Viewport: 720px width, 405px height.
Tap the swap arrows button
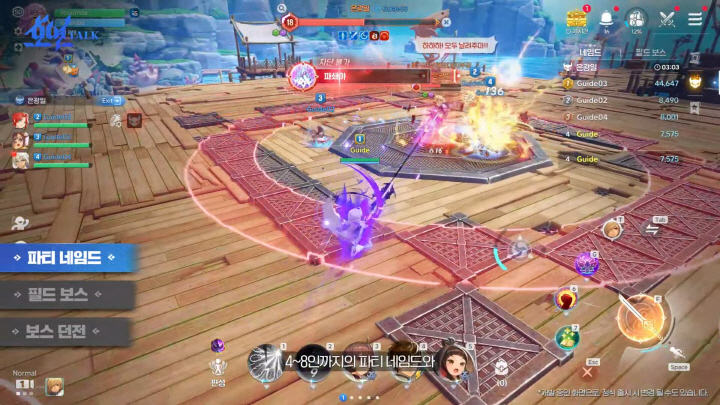(652, 230)
